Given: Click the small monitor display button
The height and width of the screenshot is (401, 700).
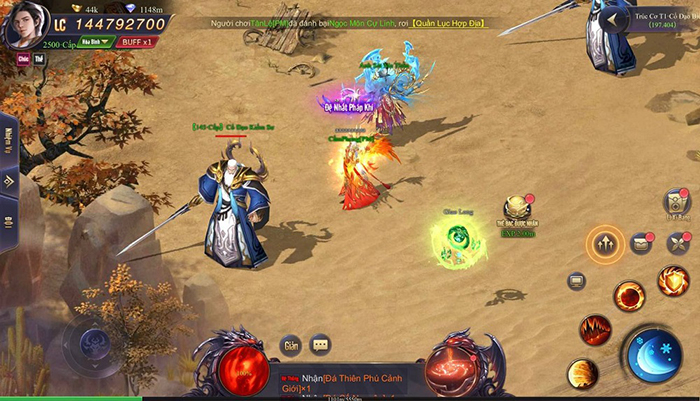Looking at the screenshot, I should coord(577,281).
